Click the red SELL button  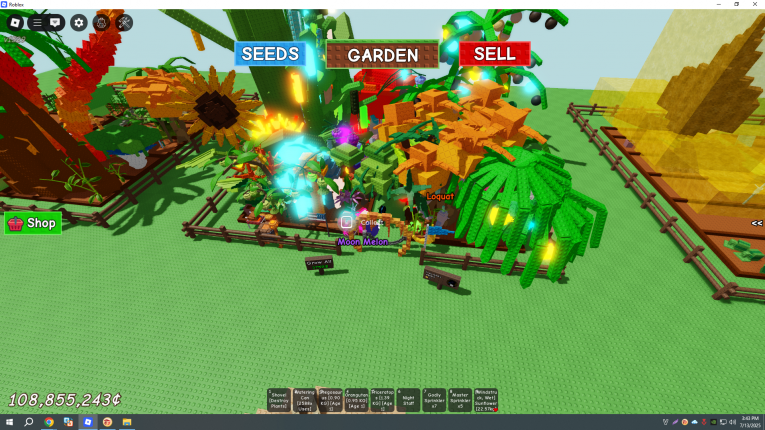494,54
